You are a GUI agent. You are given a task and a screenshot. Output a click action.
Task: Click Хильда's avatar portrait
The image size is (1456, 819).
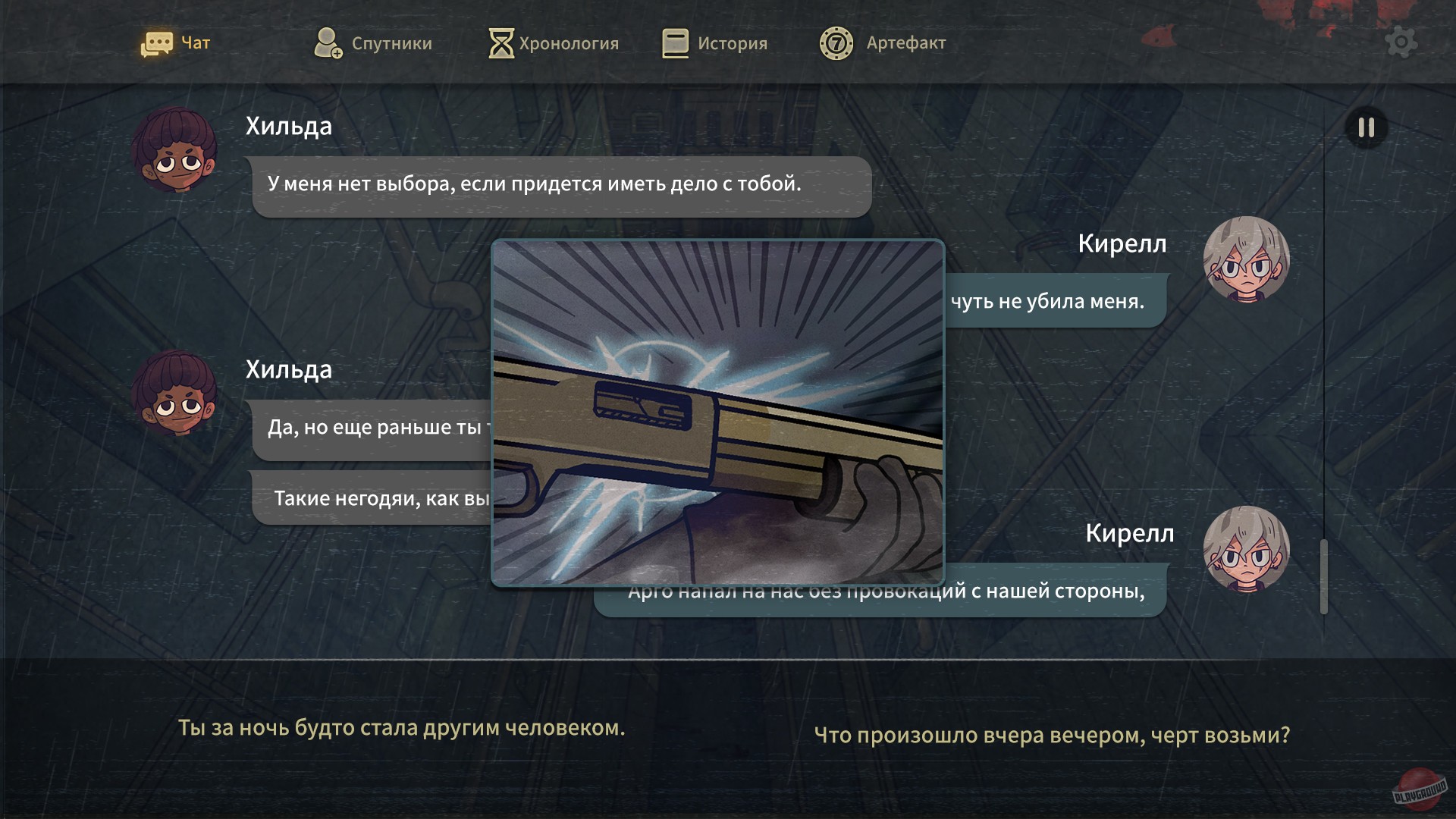click(x=174, y=151)
